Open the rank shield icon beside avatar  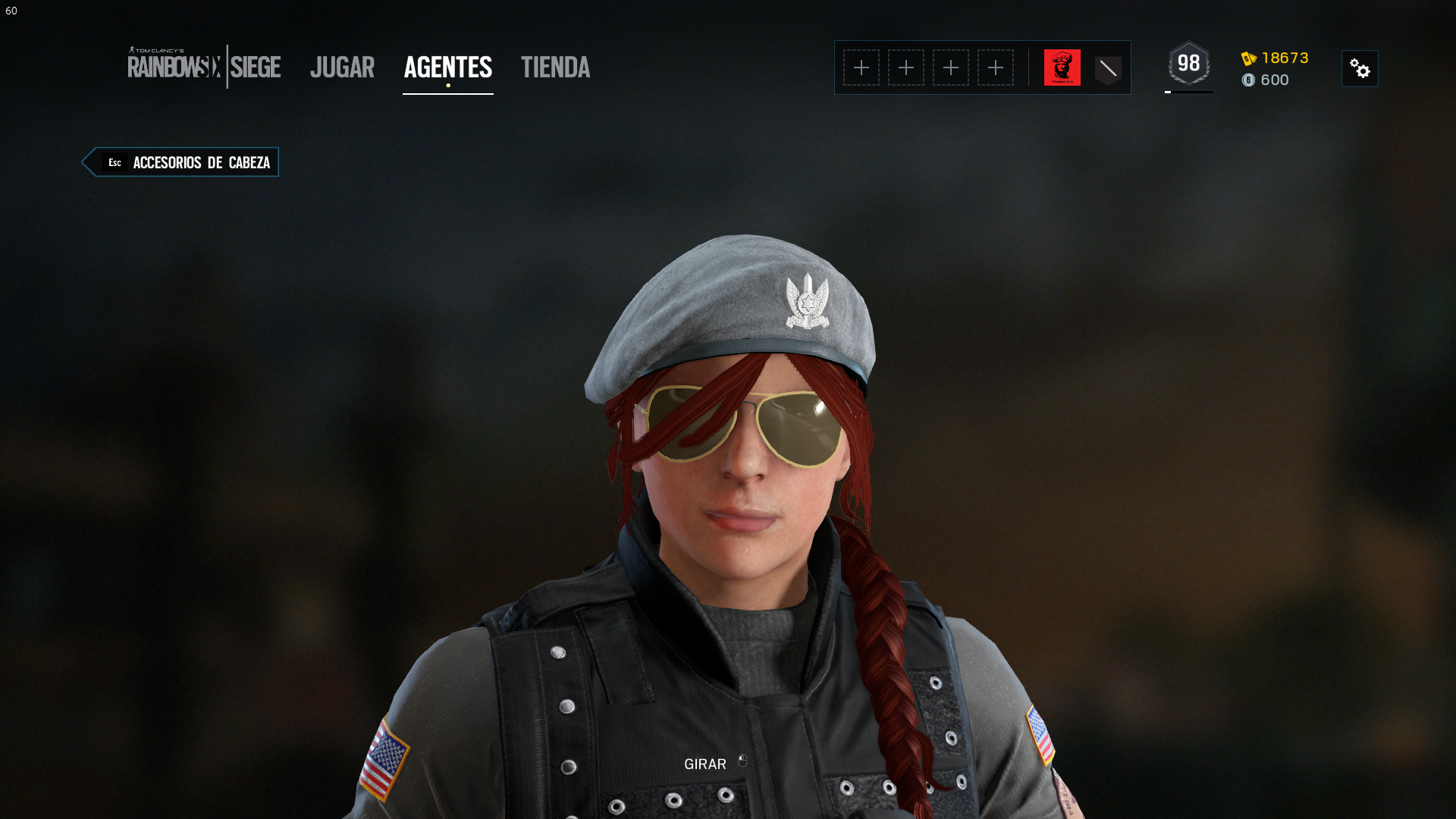pos(1108,69)
